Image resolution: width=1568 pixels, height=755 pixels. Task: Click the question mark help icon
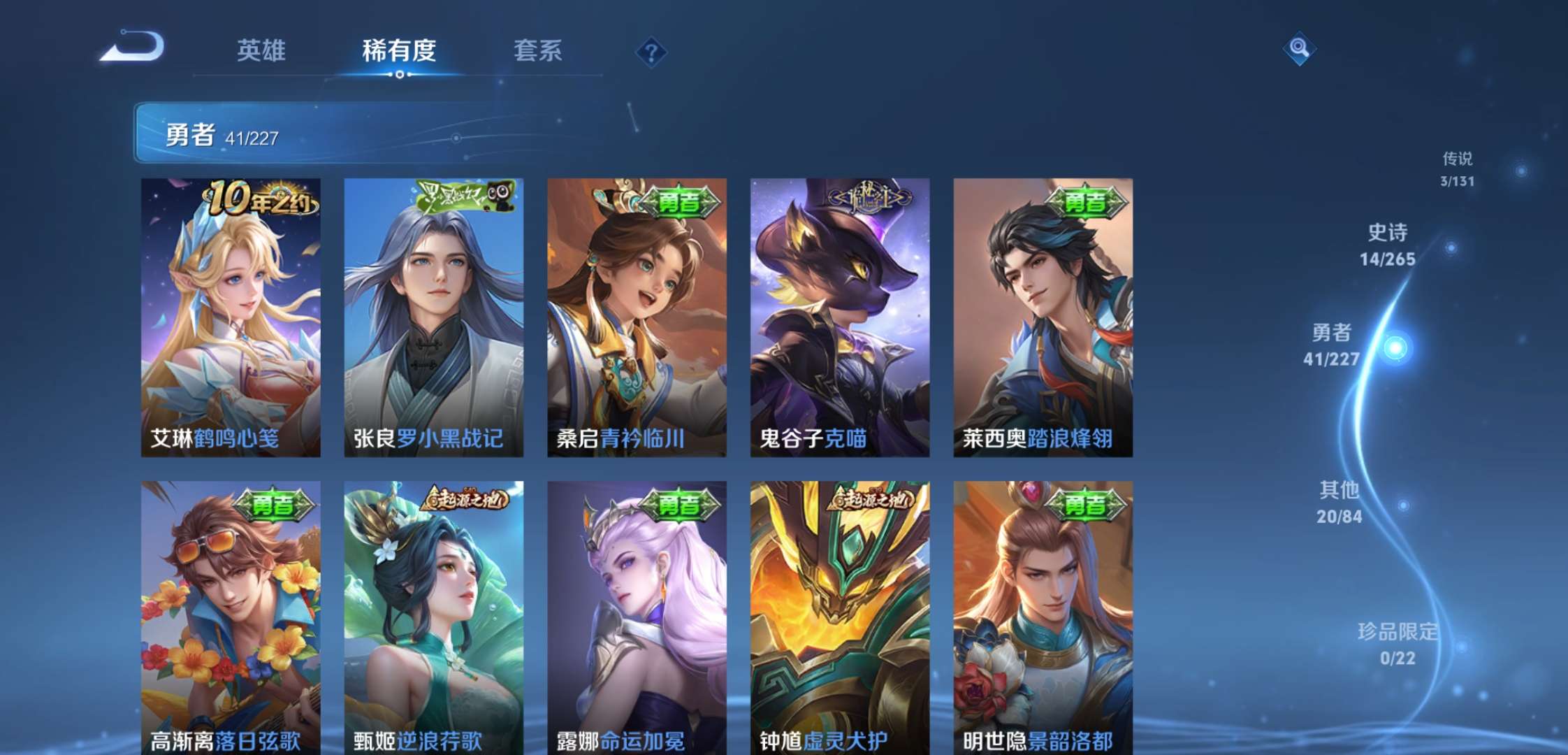point(650,51)
